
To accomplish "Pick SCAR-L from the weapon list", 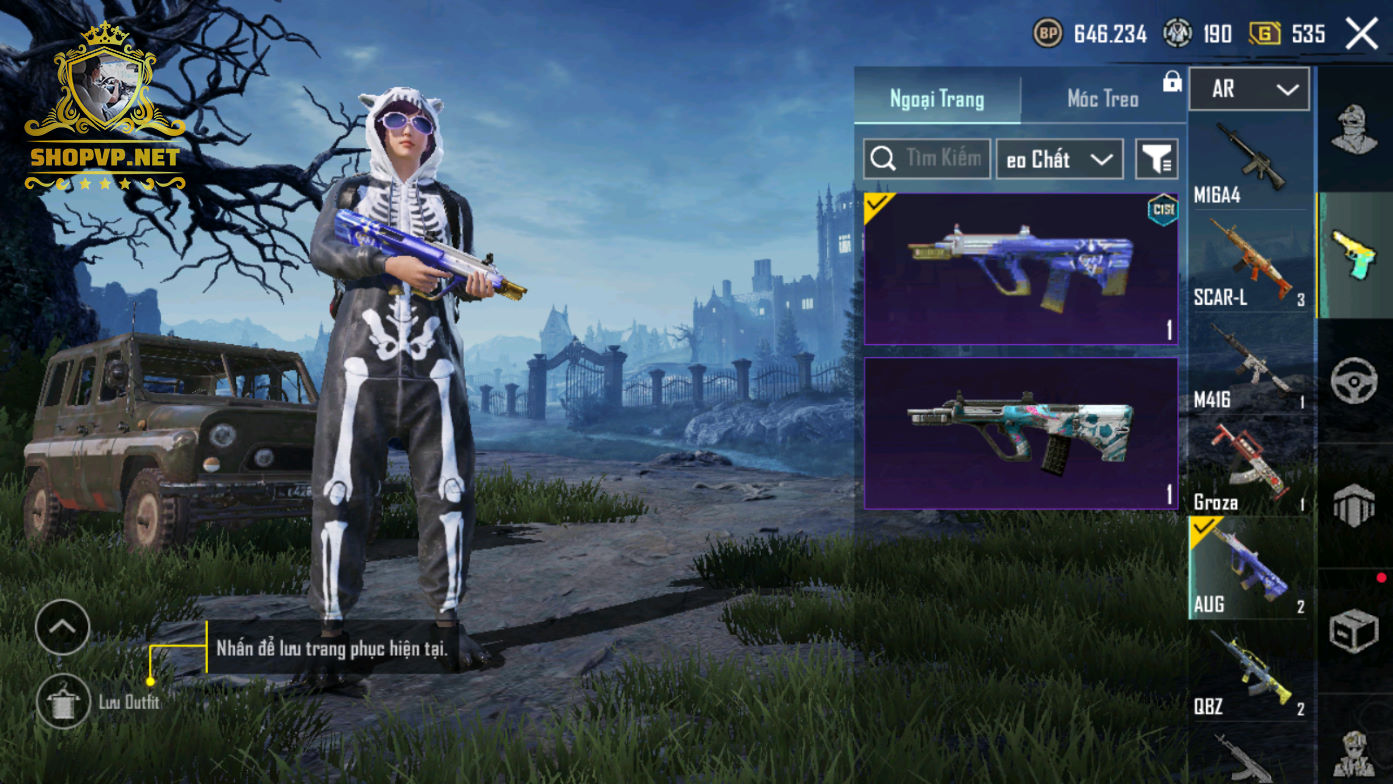I will point(1250,262).
